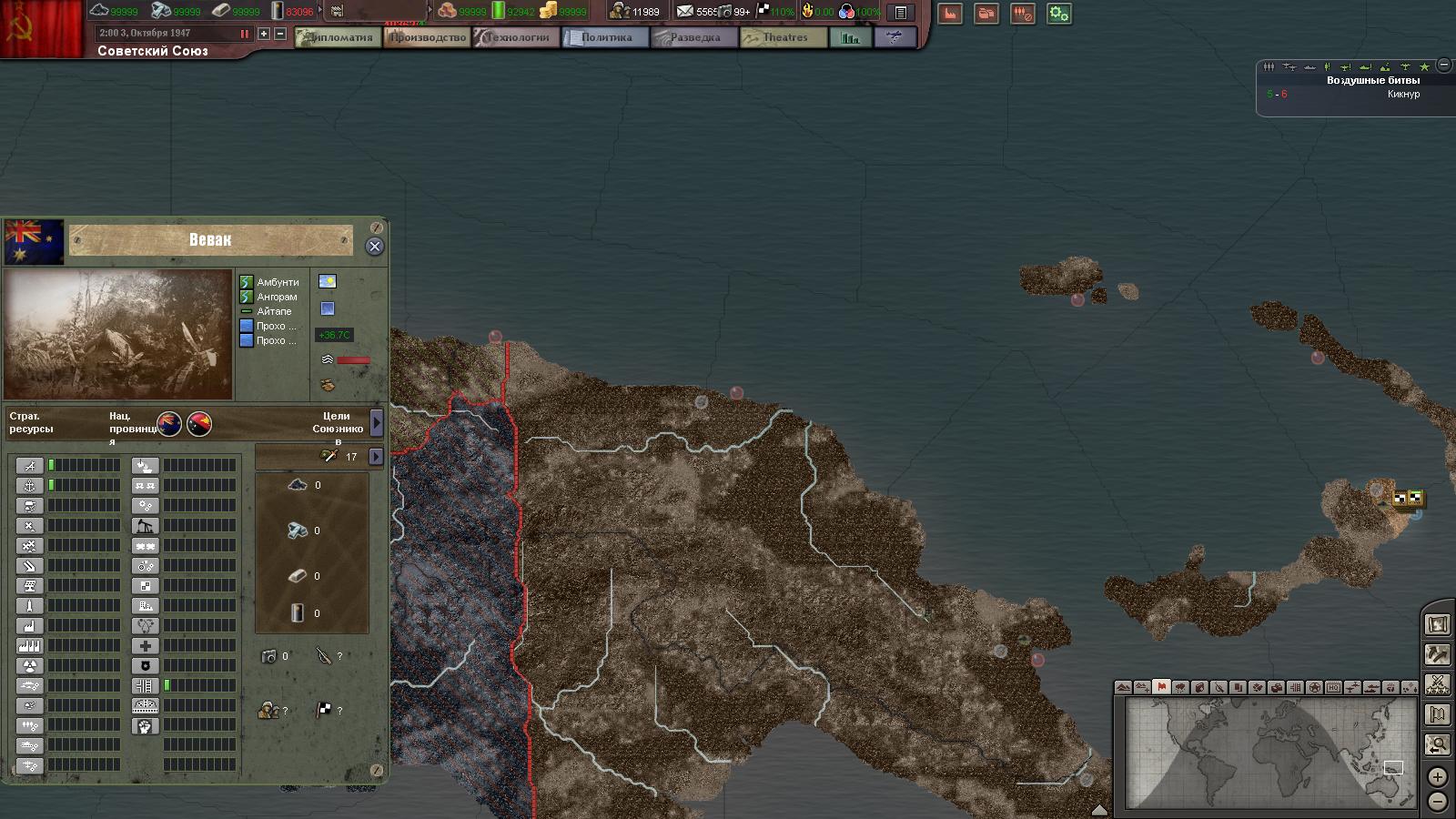Zoom in the map with plus button
Viewport: 1456px width, 819px height.
coord(1437,777)
